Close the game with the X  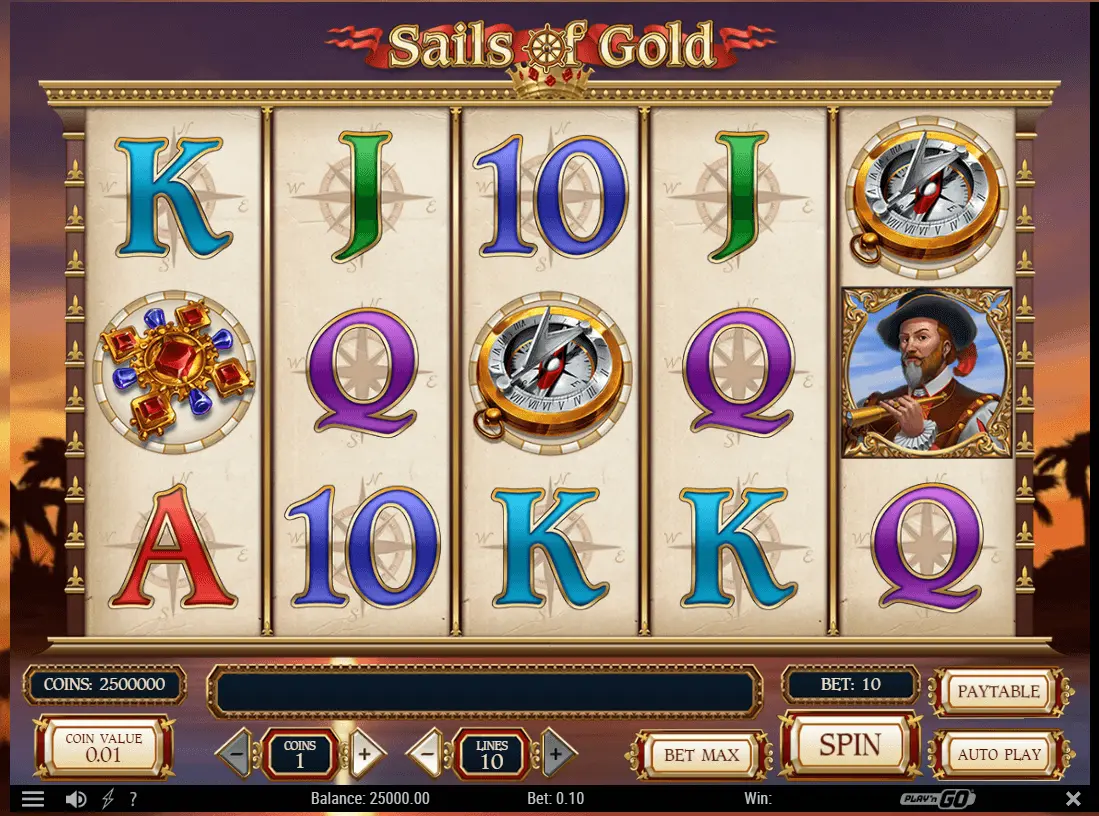click(1073, 799)
